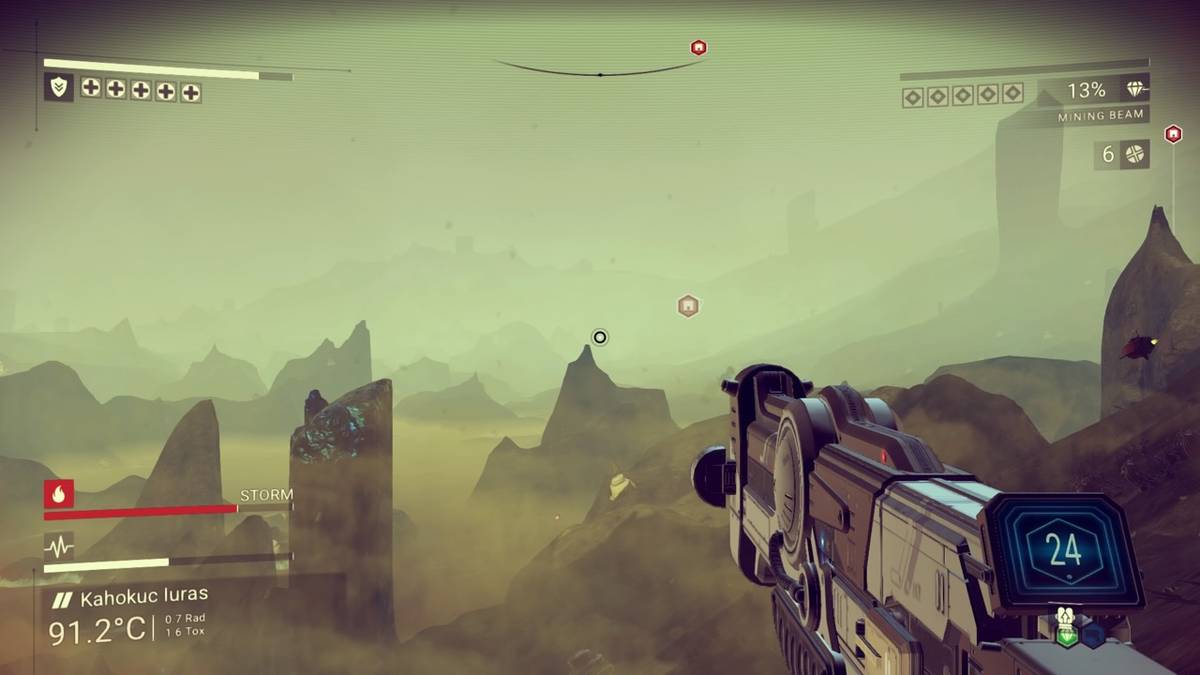Select the red flame hazard protection icon

coord(58,493)
